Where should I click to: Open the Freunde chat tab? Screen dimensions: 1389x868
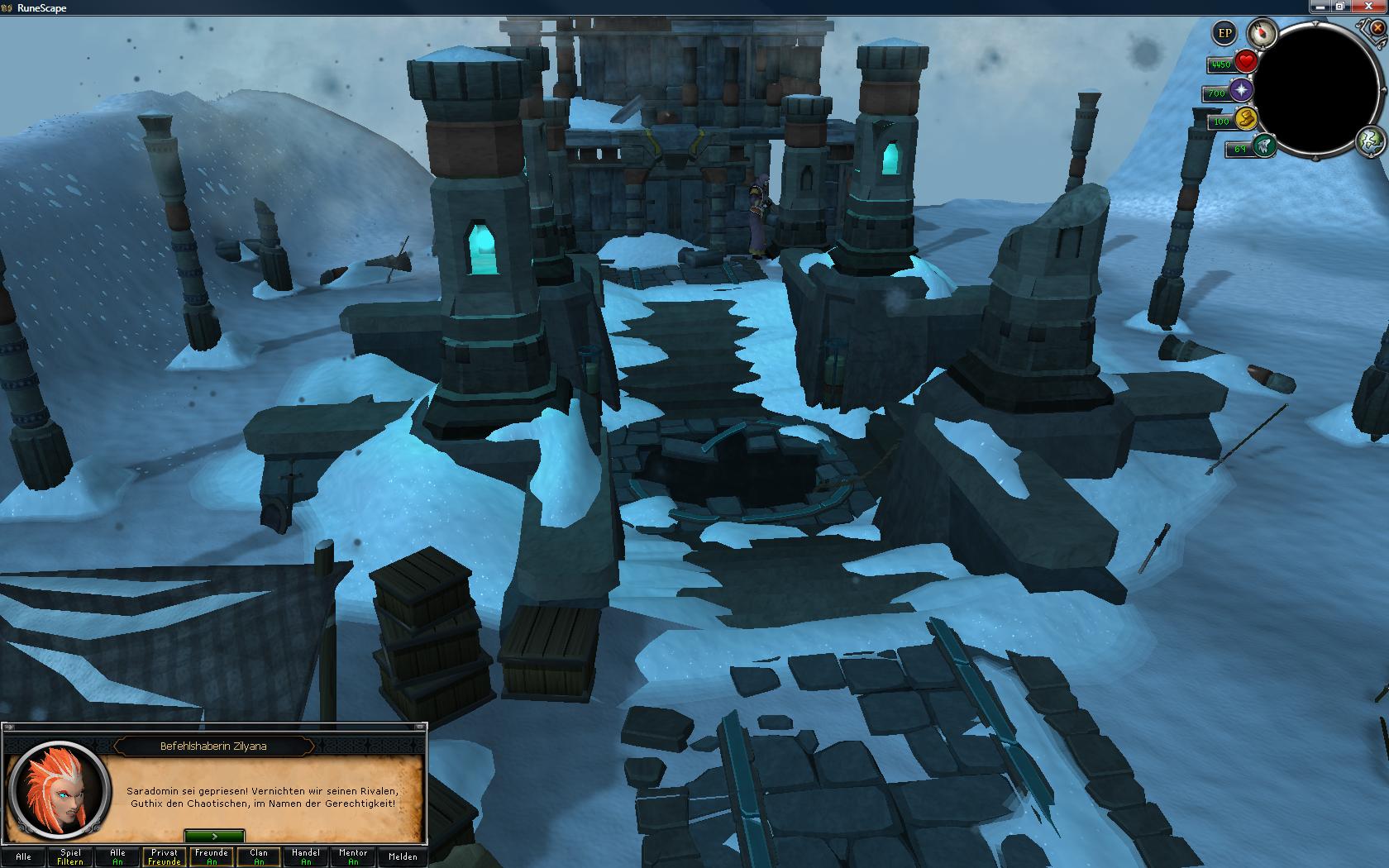[212, 856]
